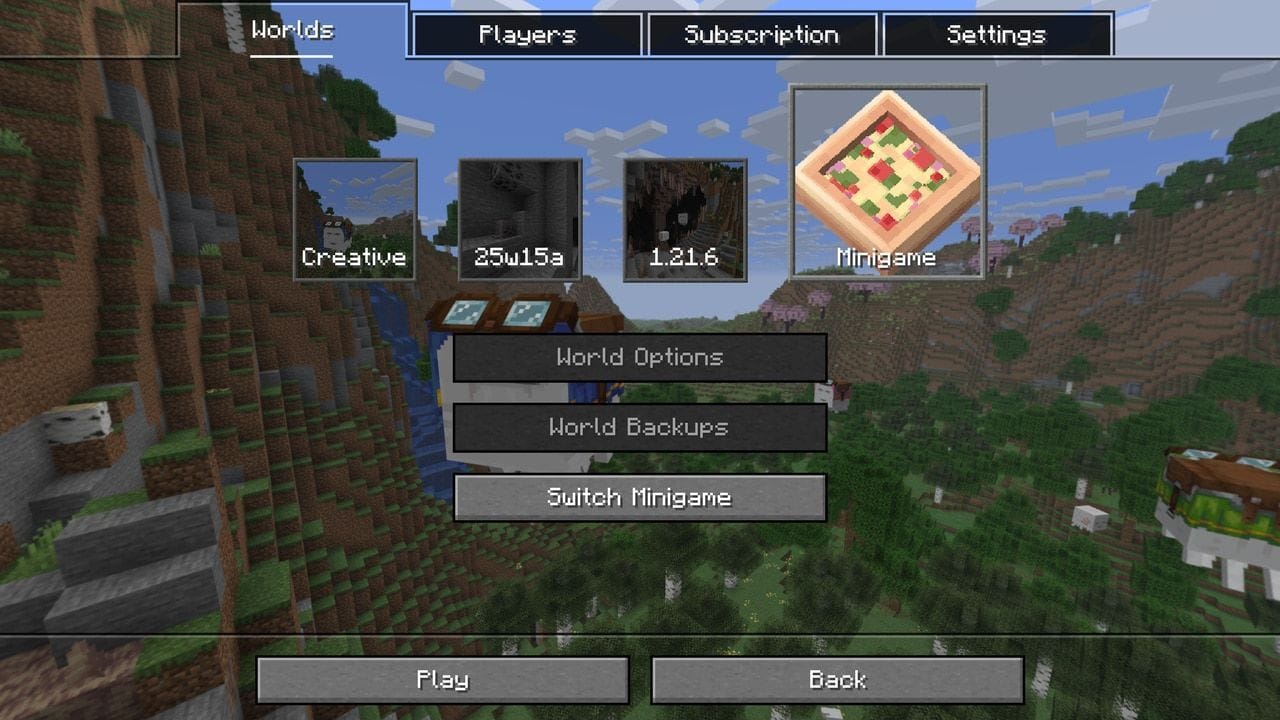Screen dimensions: 1280x720
Task: Open the World Backups screen
Action: pyautogui.click(x=640, y=427)
